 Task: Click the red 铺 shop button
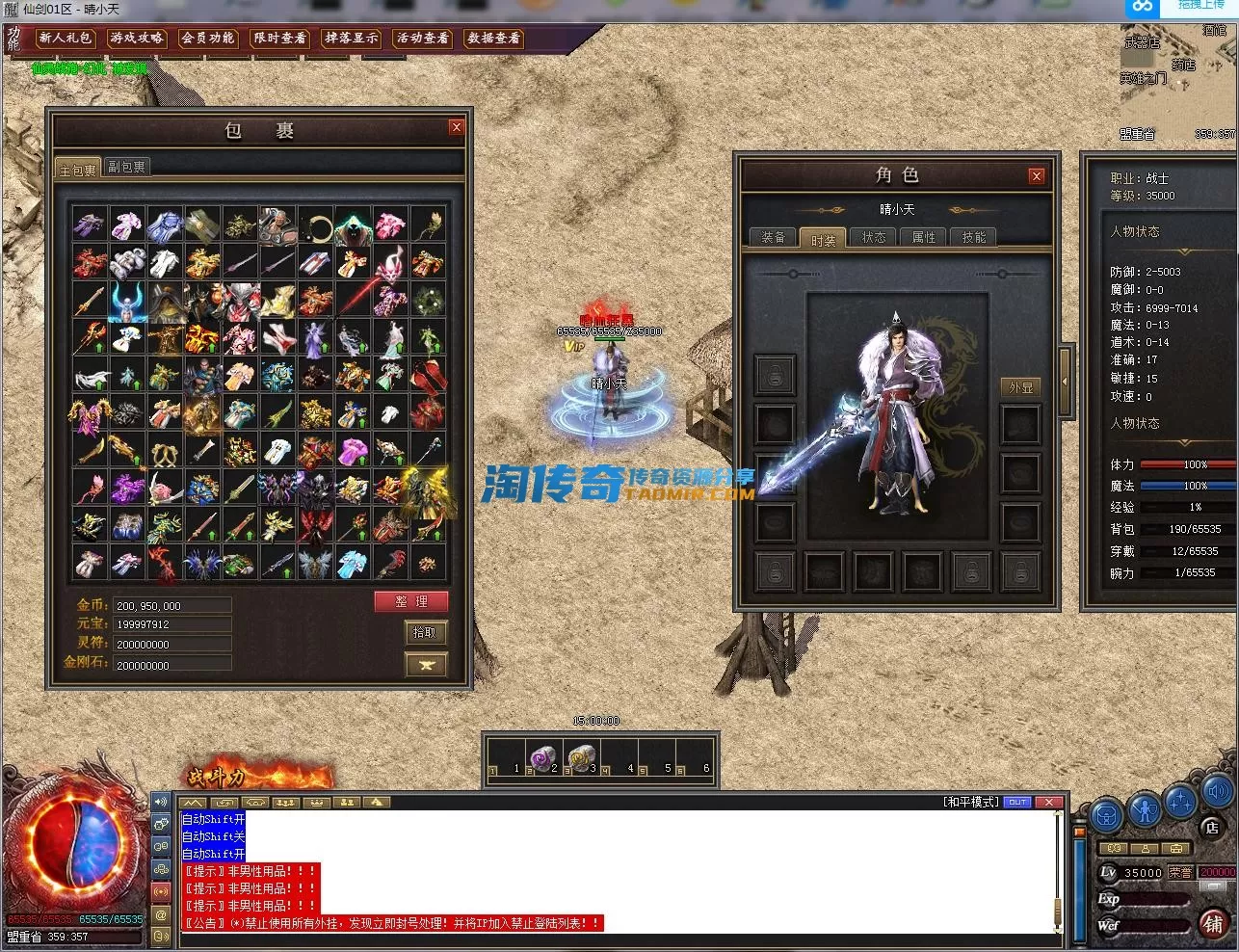coord(1213,925)
